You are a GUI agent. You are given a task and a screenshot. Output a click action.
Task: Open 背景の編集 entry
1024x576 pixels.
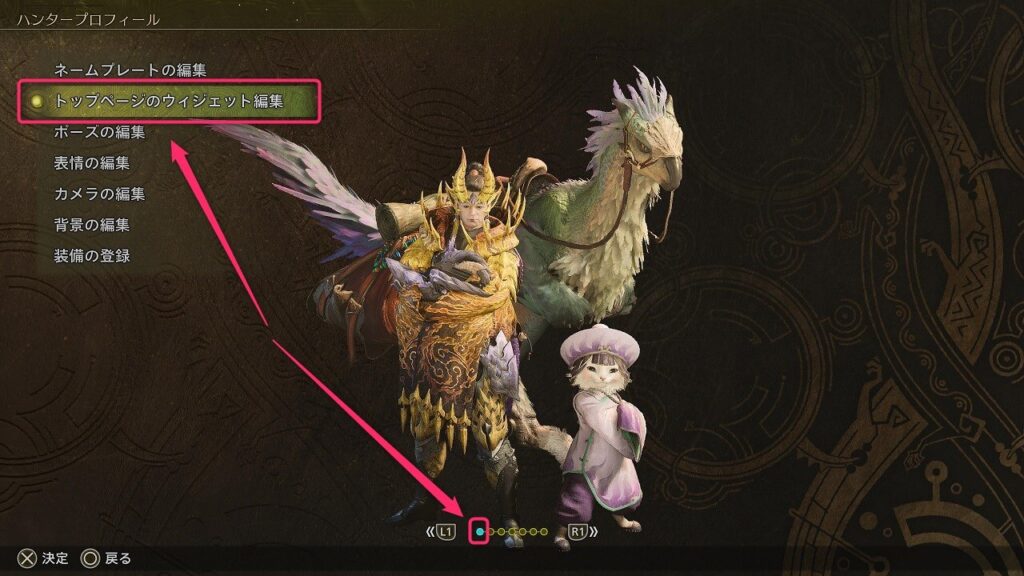click(91, 225)
